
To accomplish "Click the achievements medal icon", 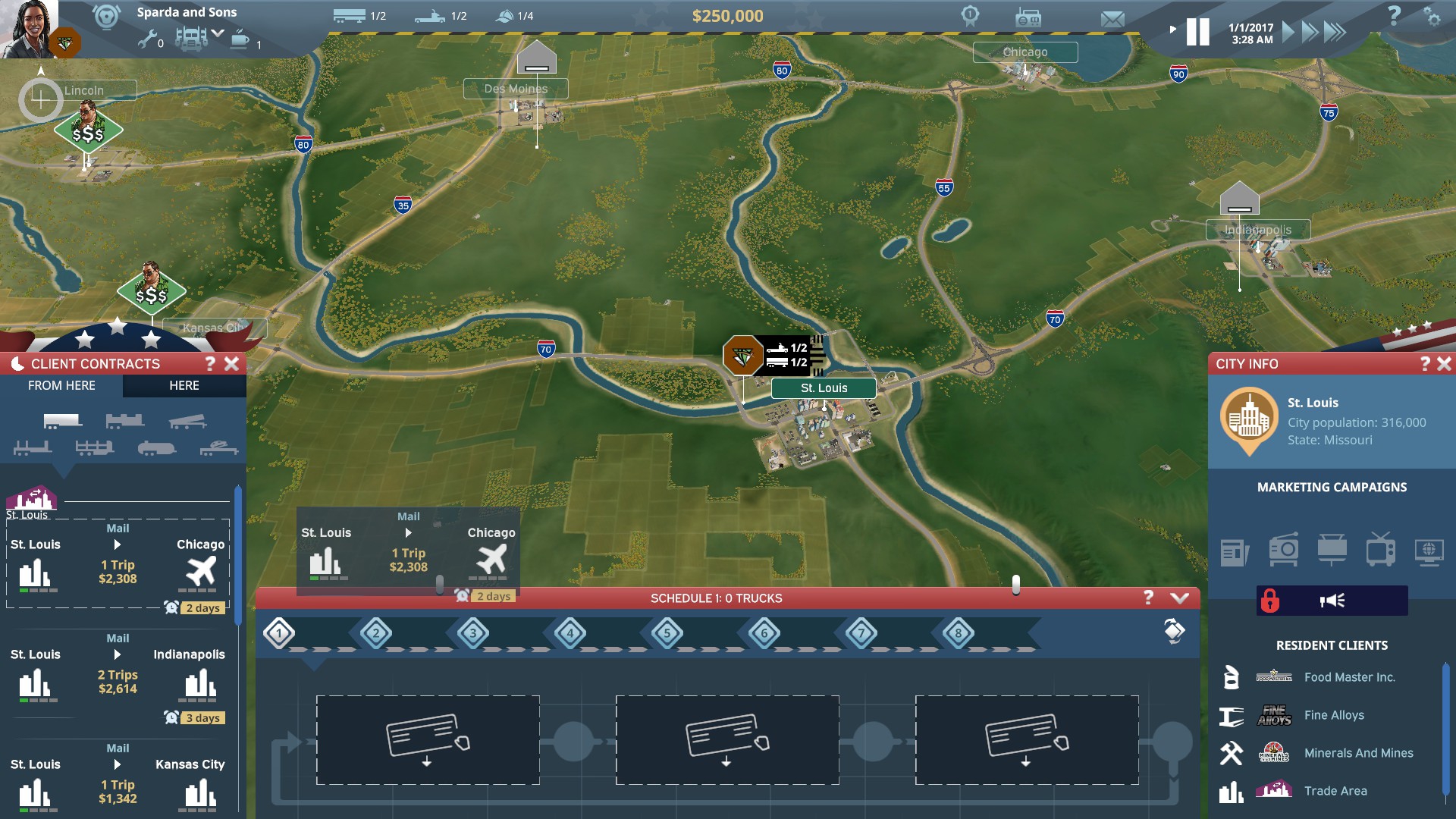I will tap(970, 17).
